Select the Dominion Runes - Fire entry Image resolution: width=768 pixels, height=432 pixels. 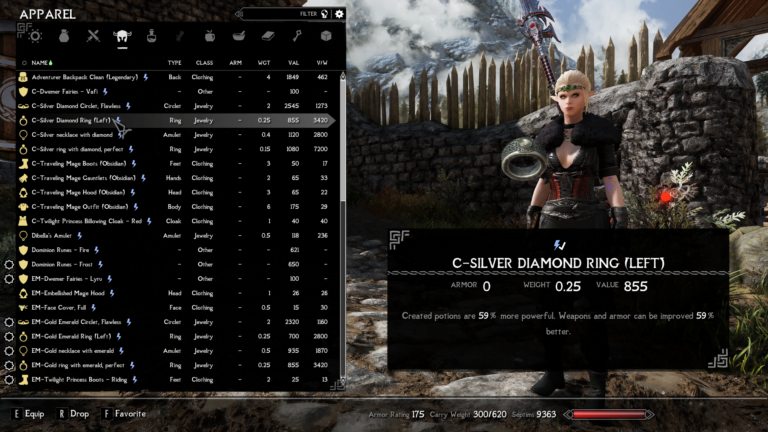(x=60, y=250)
